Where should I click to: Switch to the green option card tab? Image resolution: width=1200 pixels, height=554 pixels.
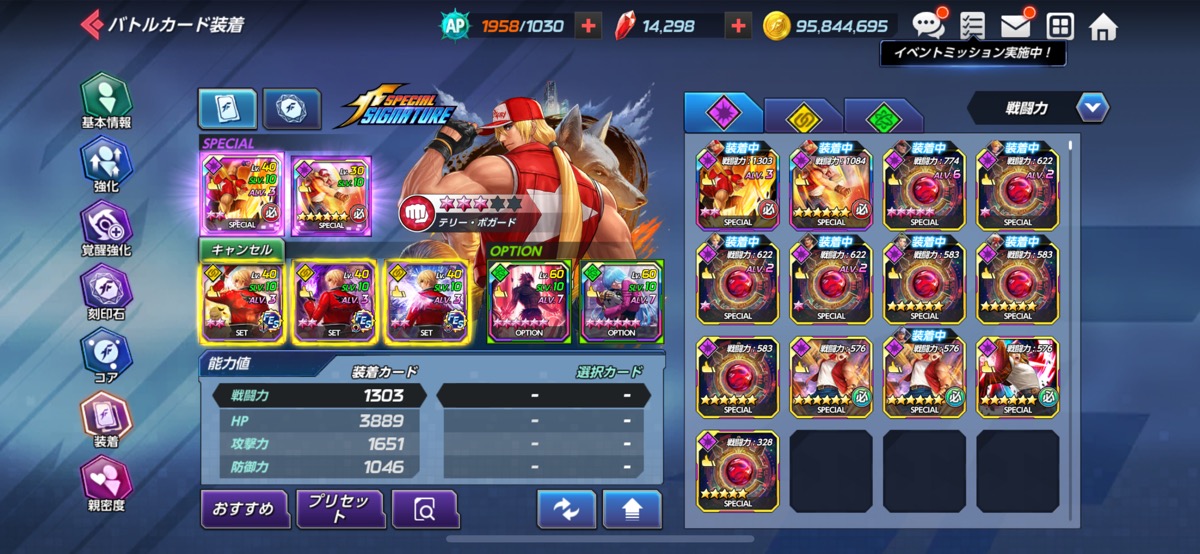point(882,116)
